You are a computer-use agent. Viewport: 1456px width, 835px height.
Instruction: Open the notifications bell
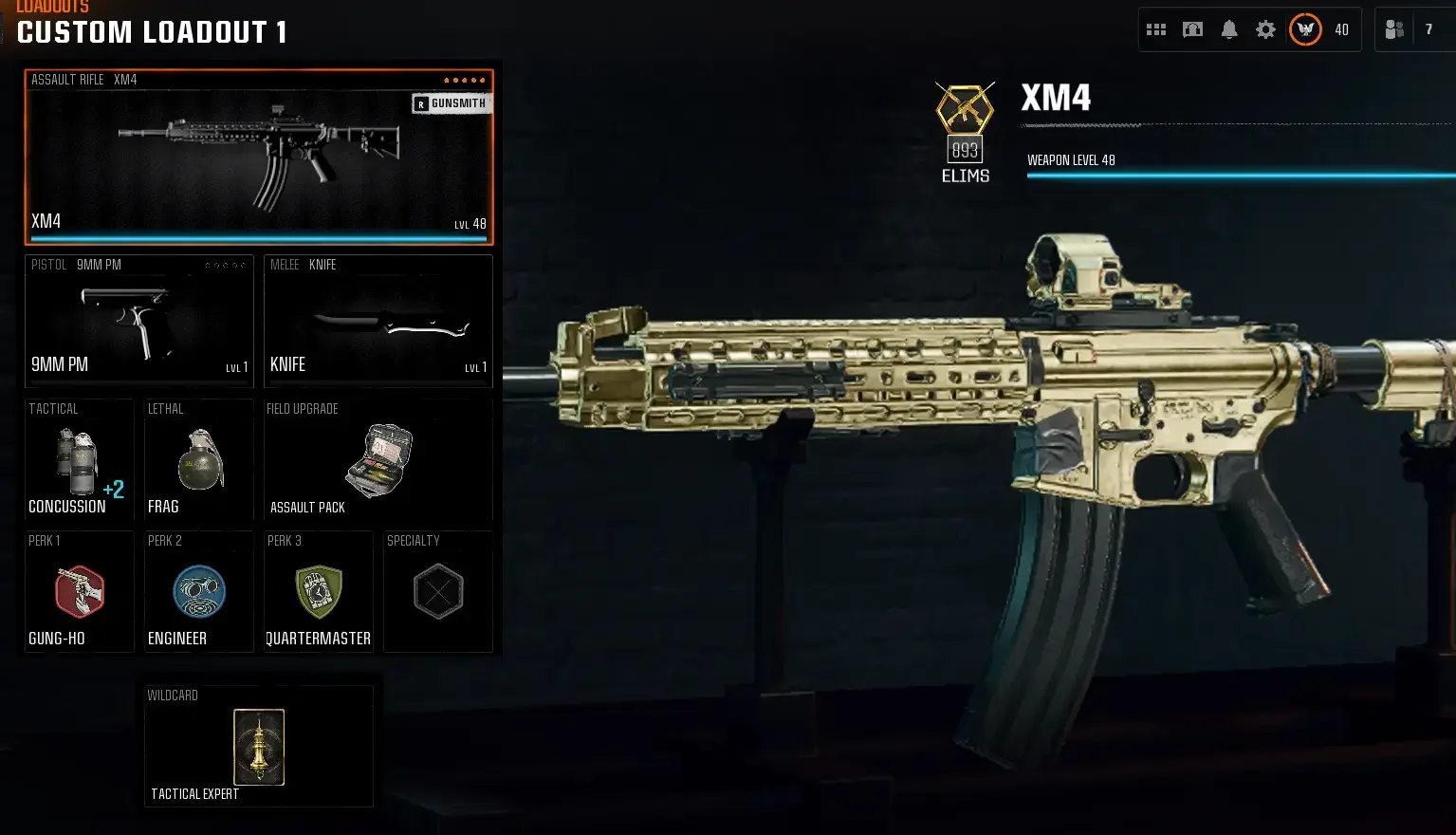point(1230,28)
